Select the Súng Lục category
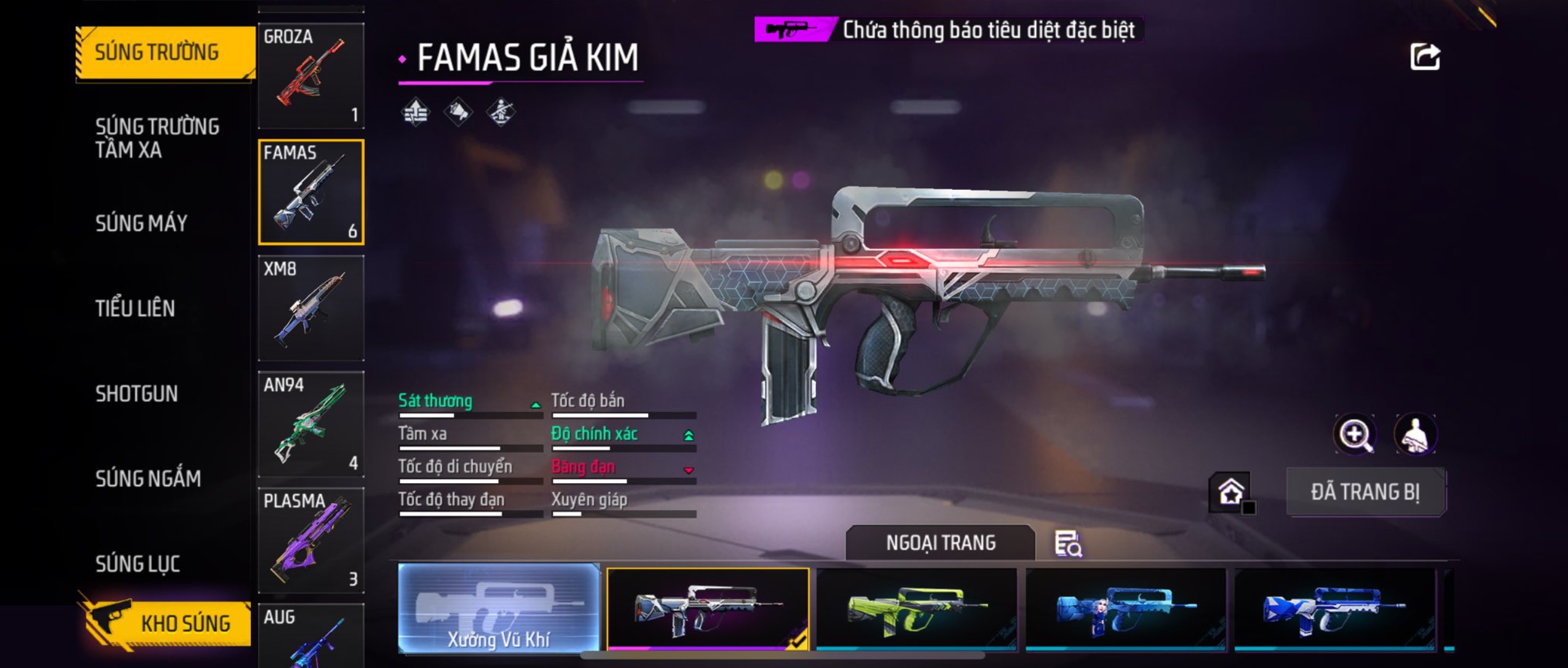Viewport: 1568px width, 668px height. pos(138,564)
